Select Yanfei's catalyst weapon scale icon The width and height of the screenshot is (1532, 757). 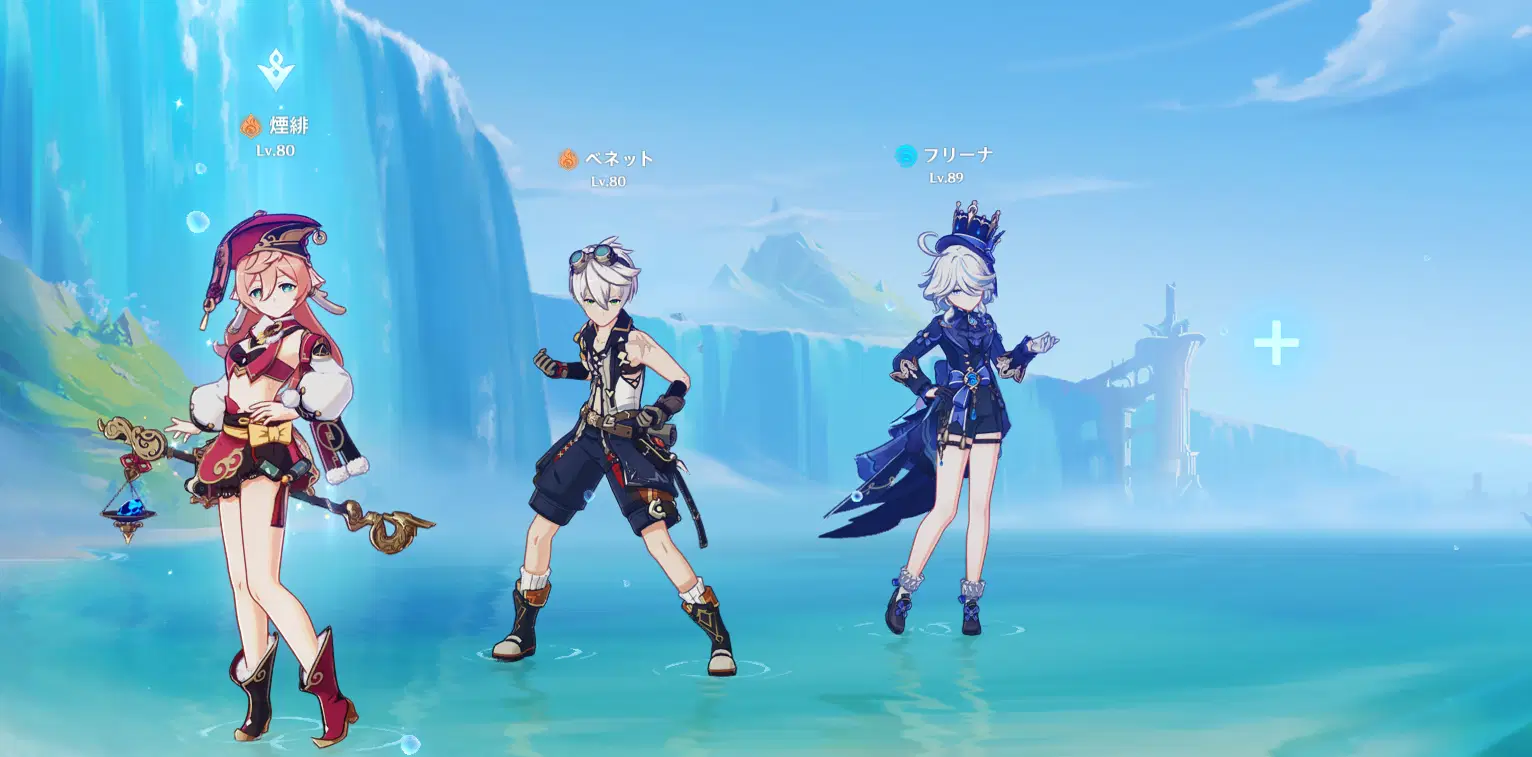128,510
